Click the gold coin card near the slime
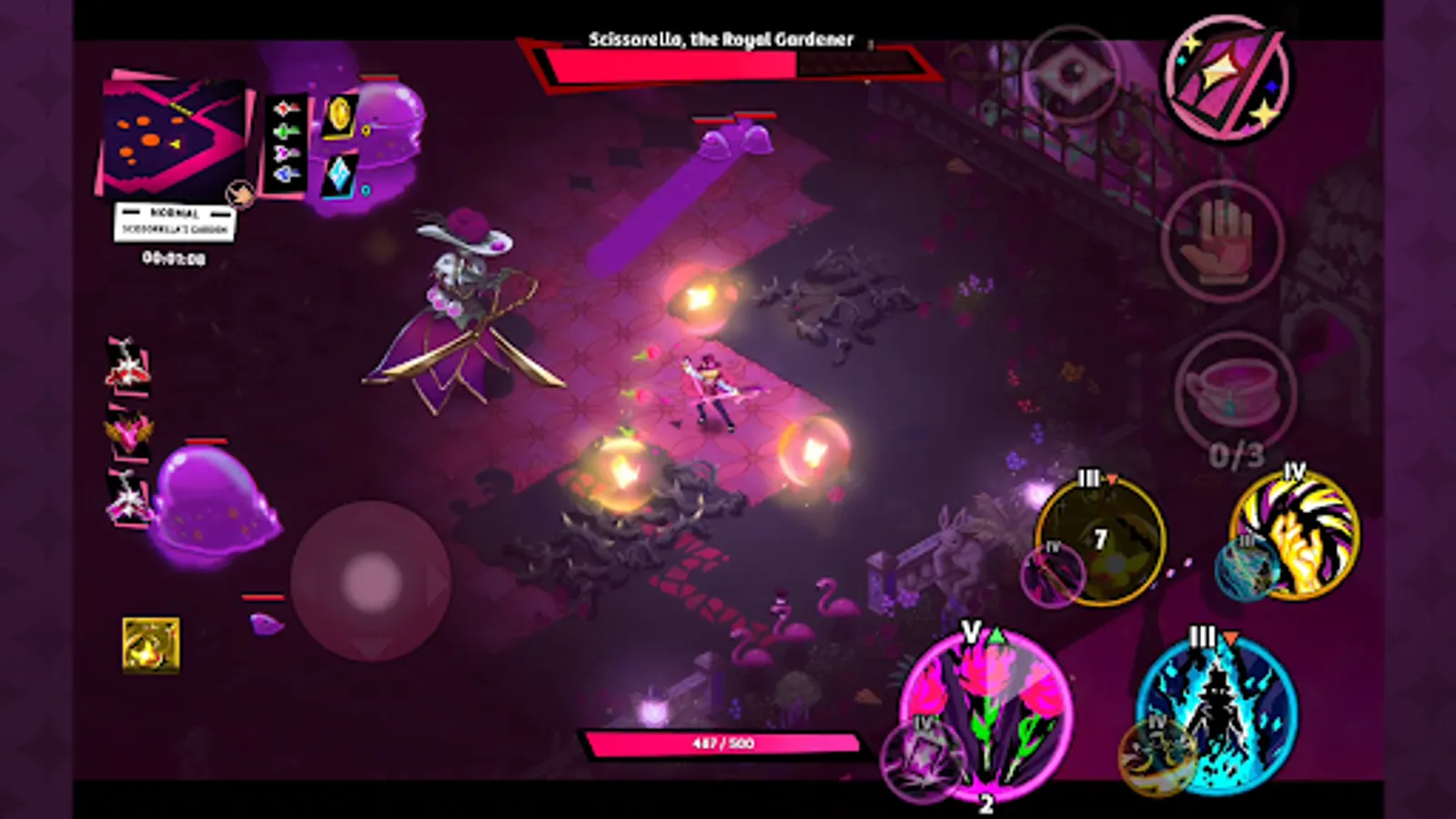This screenshot has height=819, width=1456. point(339,116)
